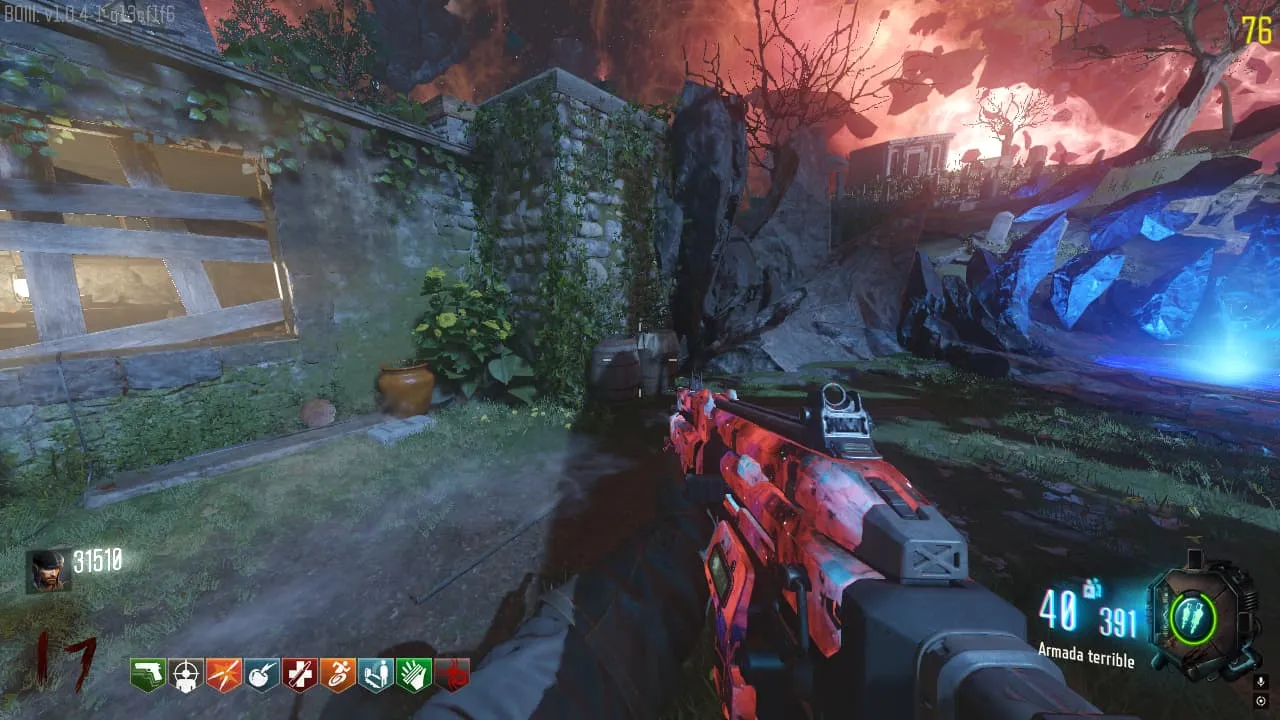The image size is (1280, 720).
Task: Choose the orange bullet-burst perk icon
Action: coord(224,675)
